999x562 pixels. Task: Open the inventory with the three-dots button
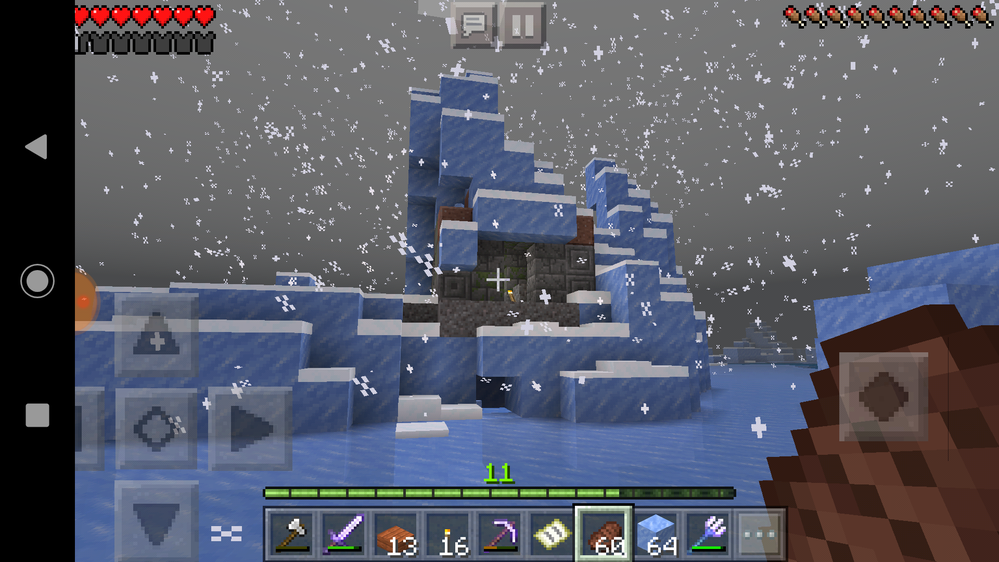pos(760,535)
